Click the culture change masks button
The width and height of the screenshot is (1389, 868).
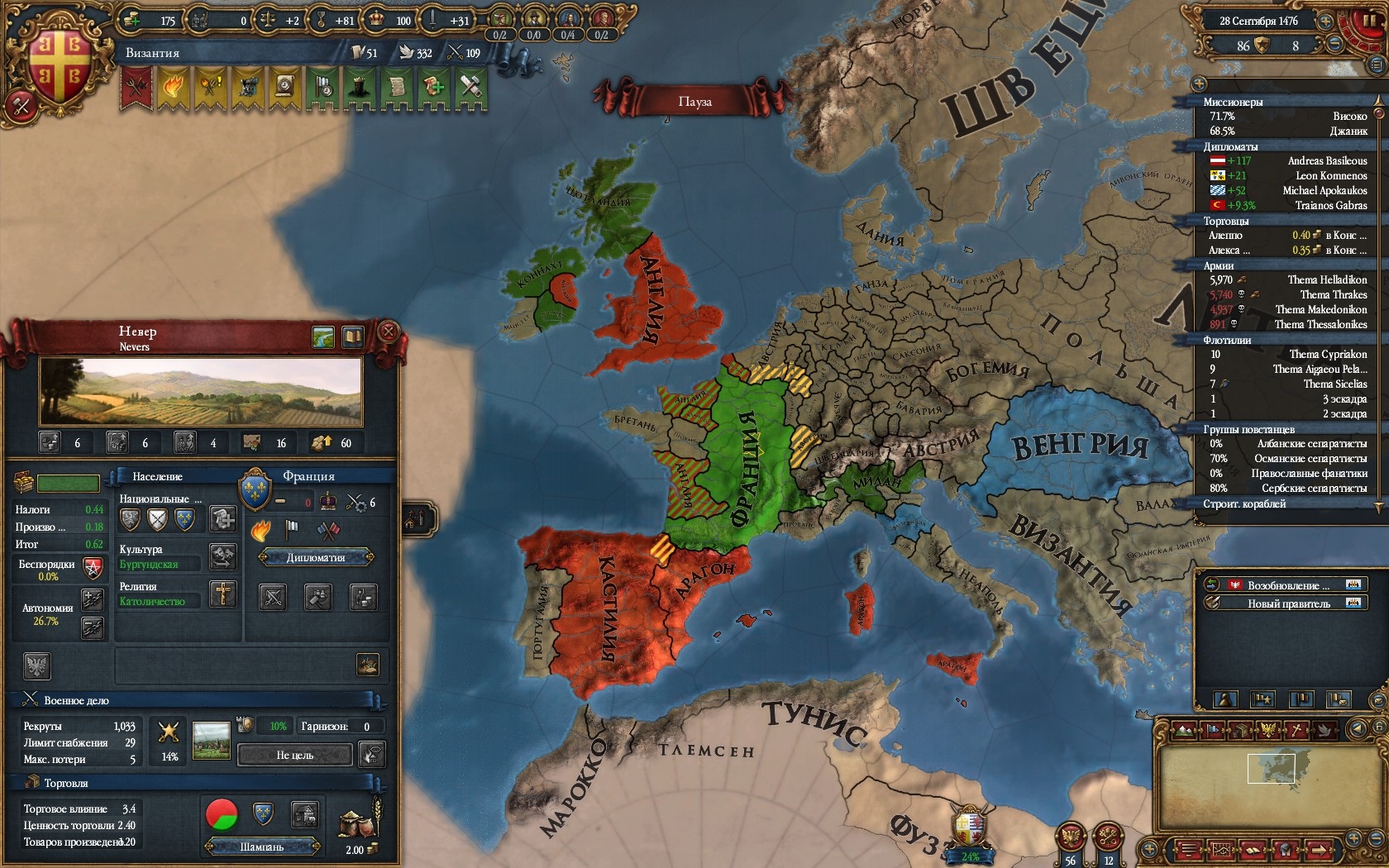(x=222, y=556)
